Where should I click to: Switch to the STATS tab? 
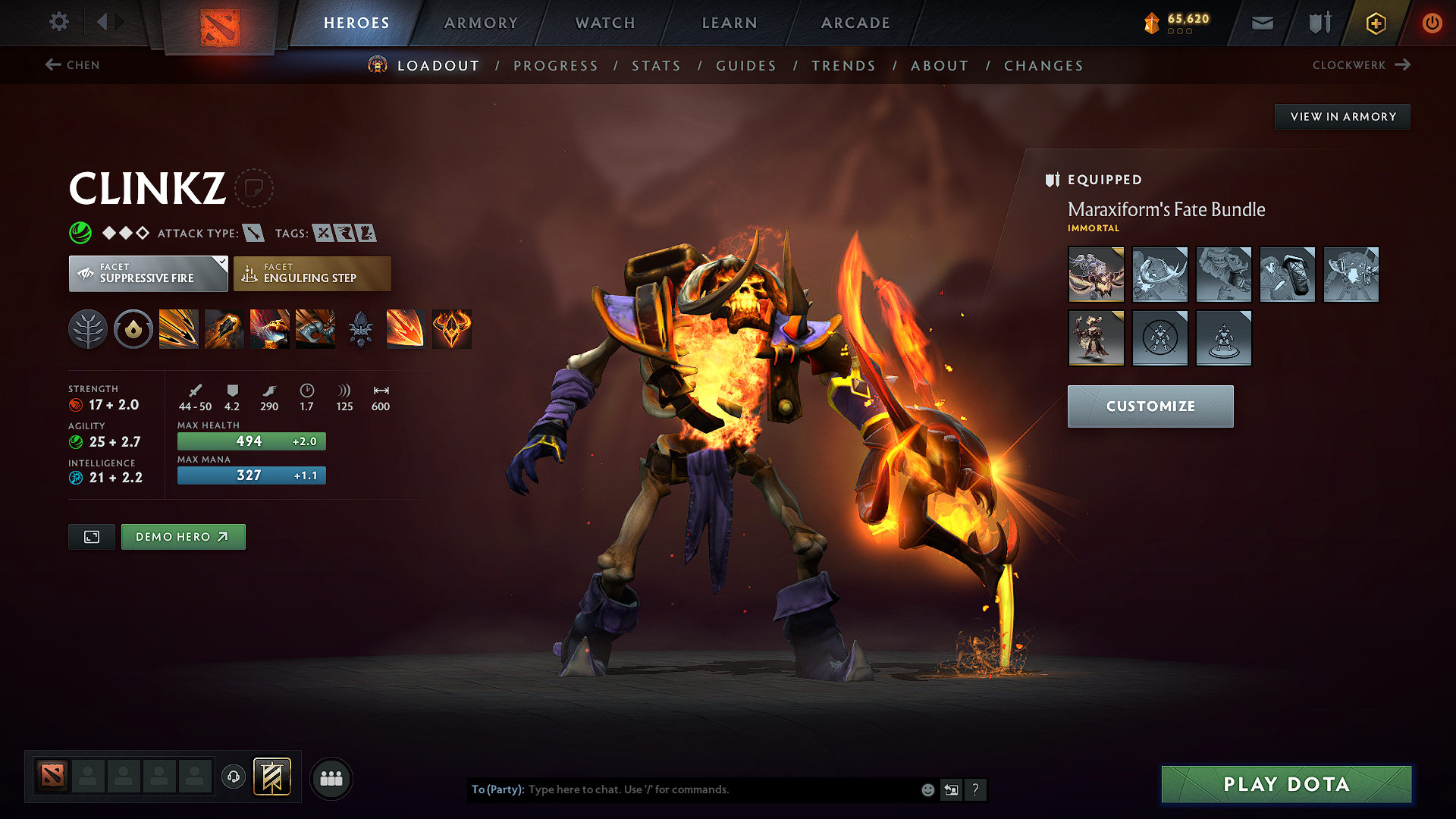(657, 66)
